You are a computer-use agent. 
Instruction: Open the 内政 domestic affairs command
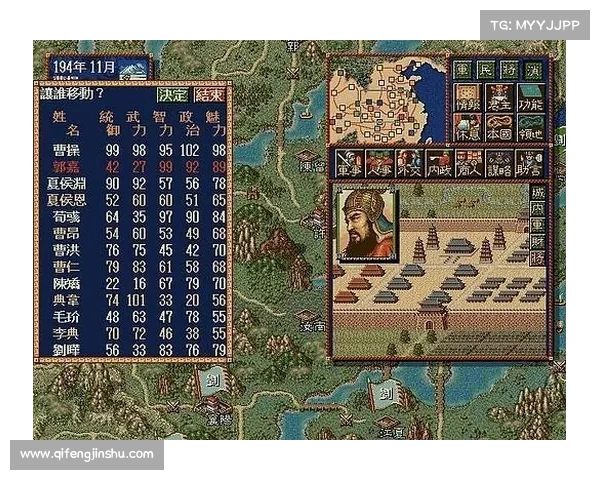(x=438, y=162)
